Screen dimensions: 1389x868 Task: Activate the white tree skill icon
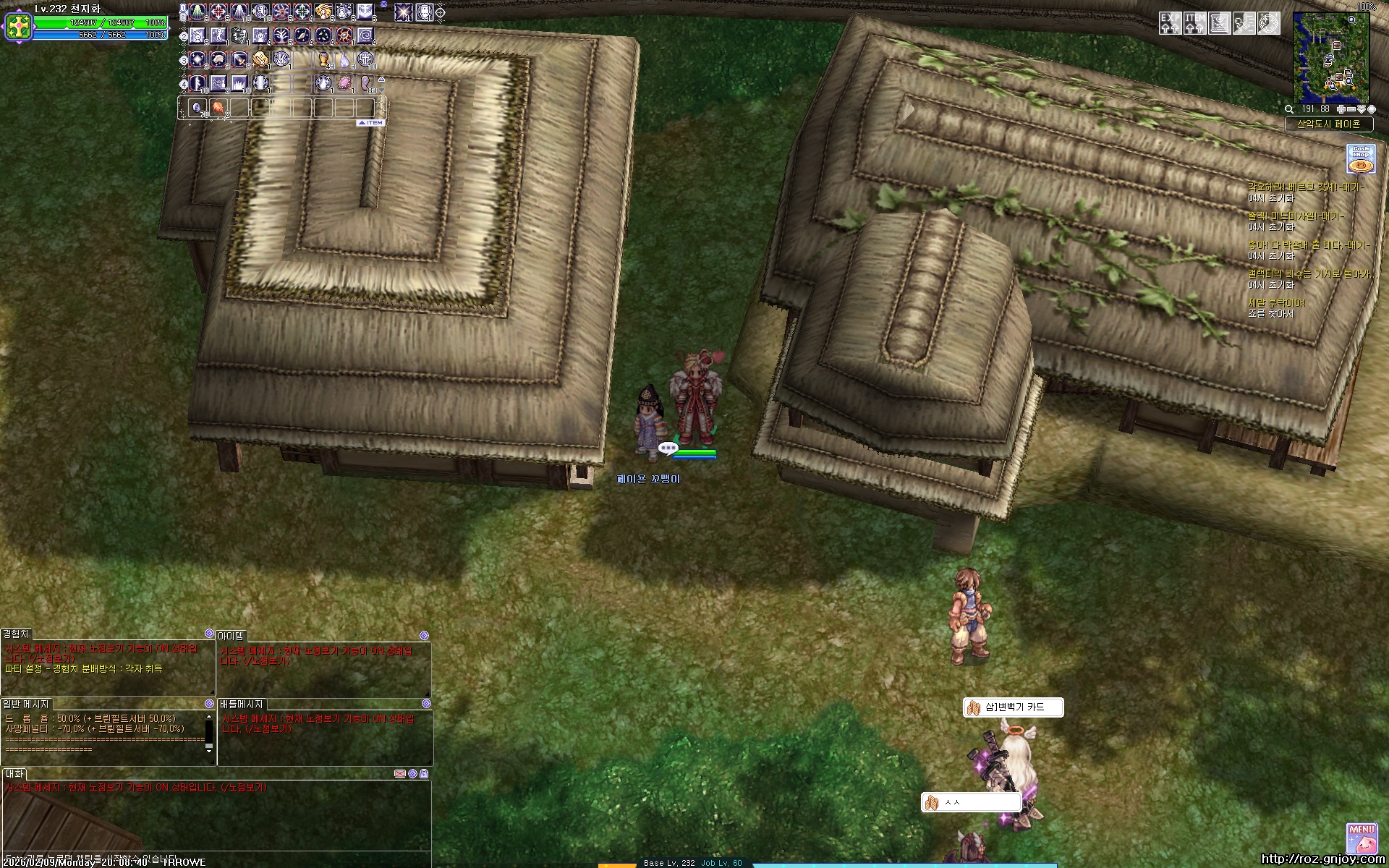281,35
